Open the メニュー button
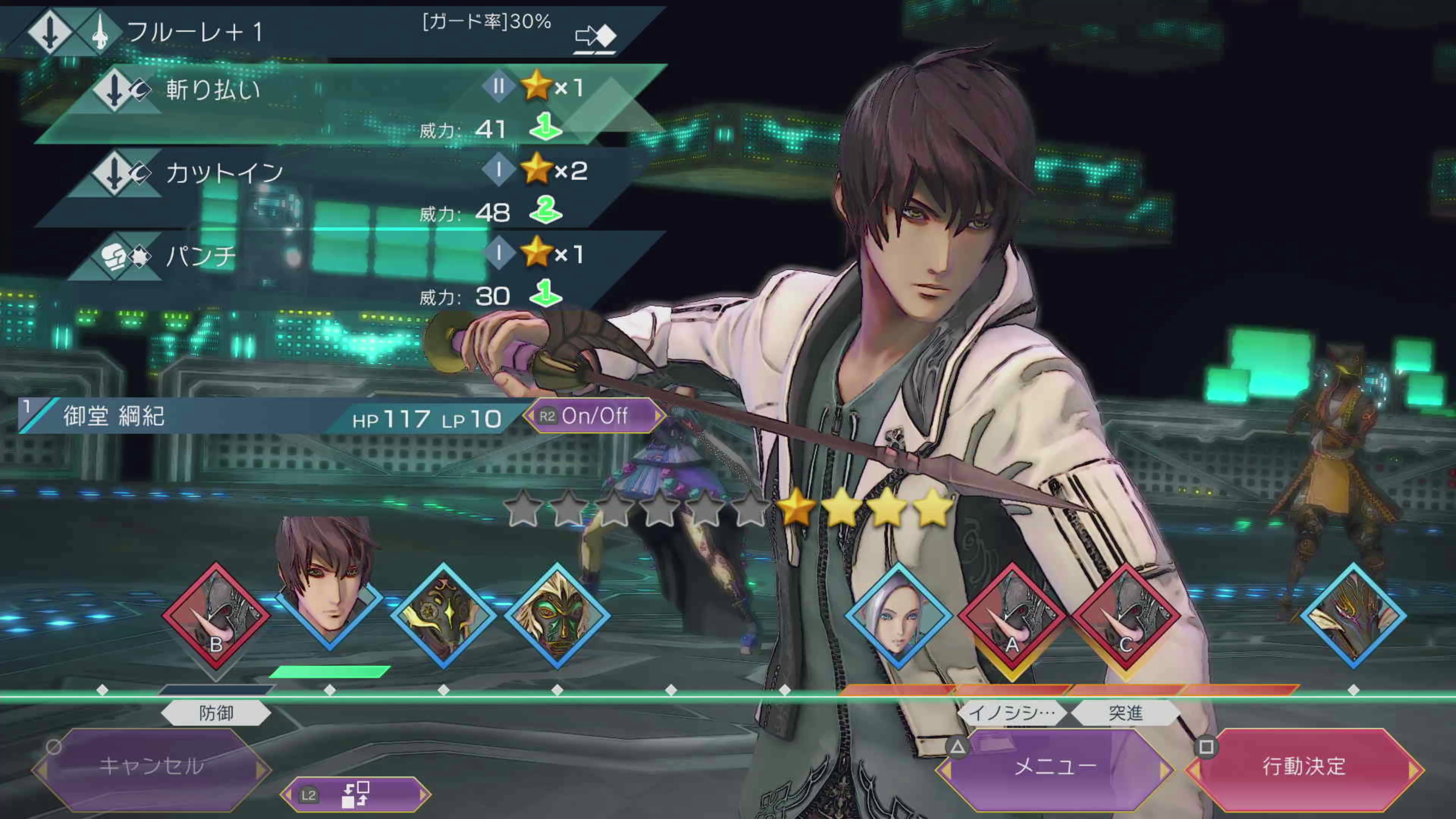The width and height of the screenshot is (1456, 819). click(1055, 766)
